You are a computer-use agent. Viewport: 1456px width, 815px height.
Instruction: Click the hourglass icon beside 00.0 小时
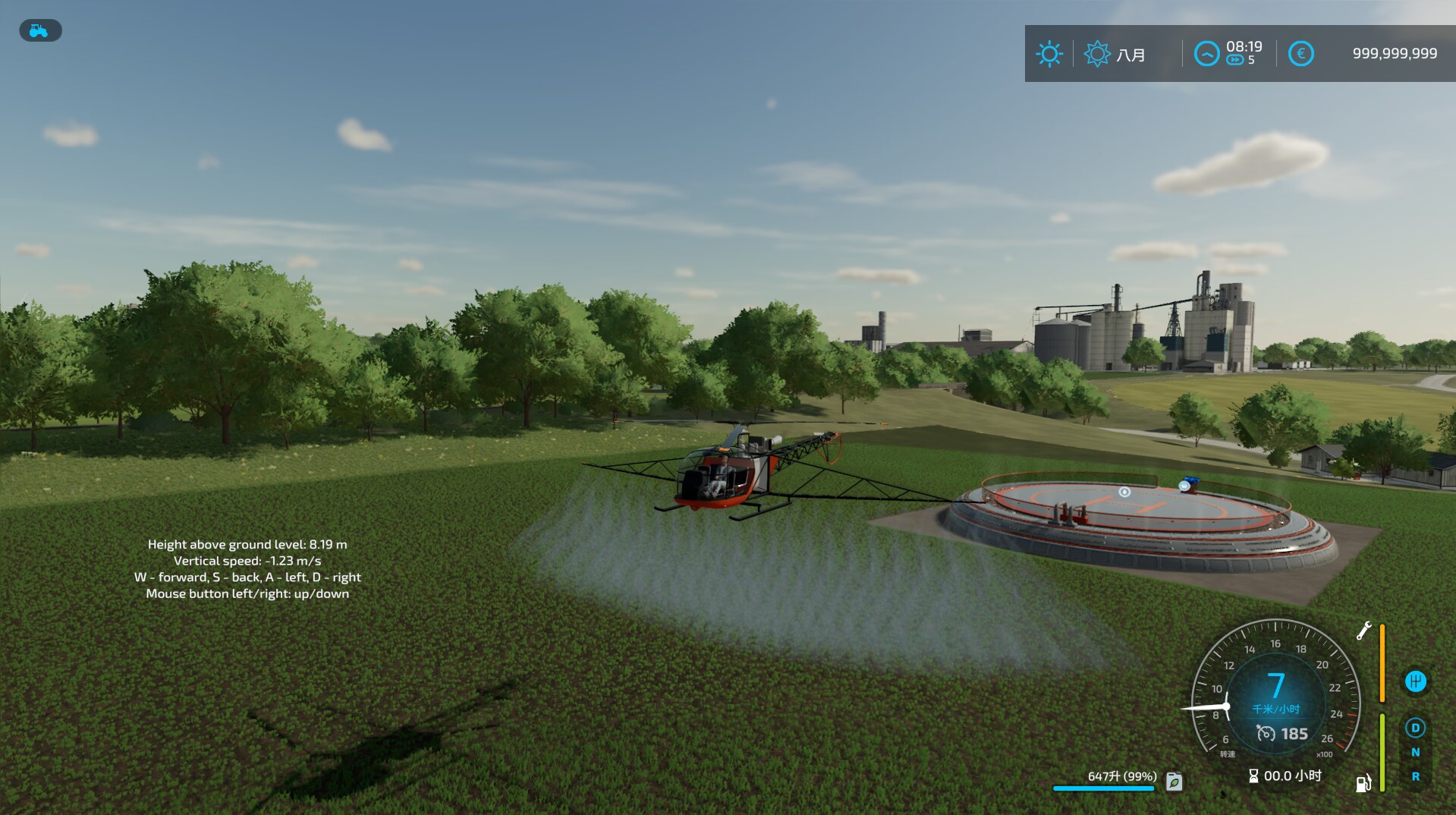pyautogui.click(x=1253, y=776)
